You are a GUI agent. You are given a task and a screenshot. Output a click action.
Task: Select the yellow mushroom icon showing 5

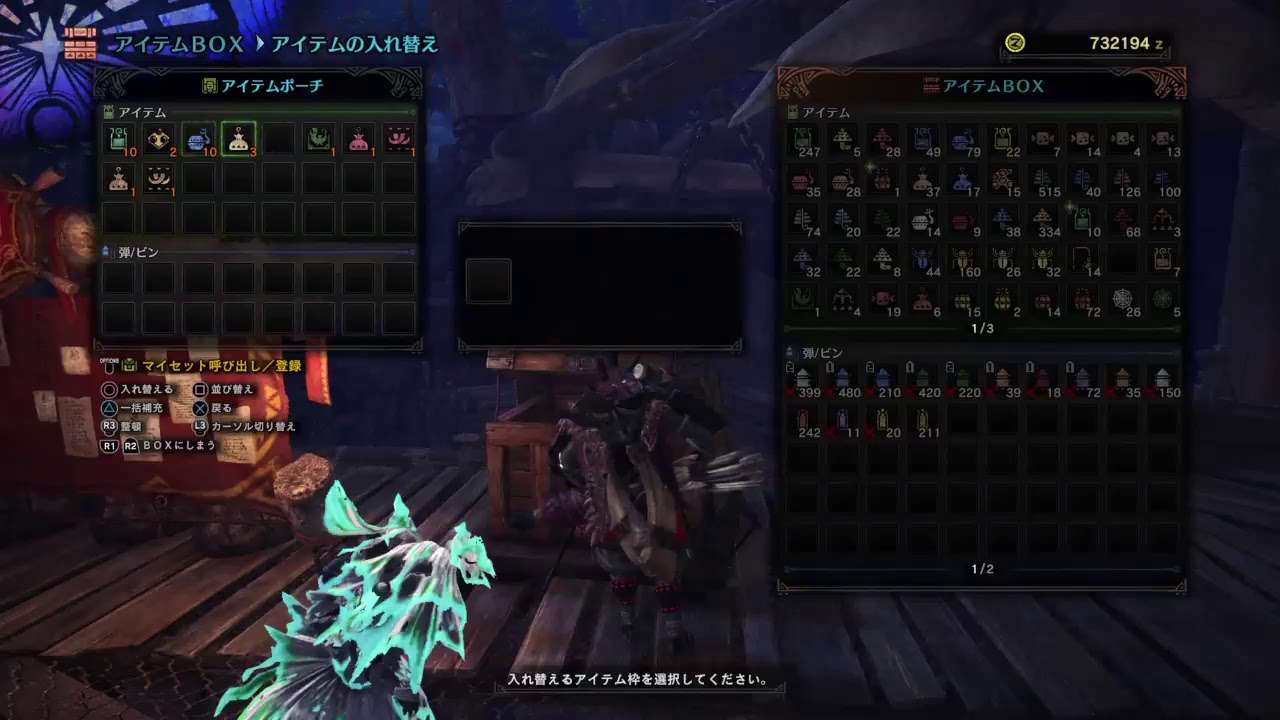point(842,140)
